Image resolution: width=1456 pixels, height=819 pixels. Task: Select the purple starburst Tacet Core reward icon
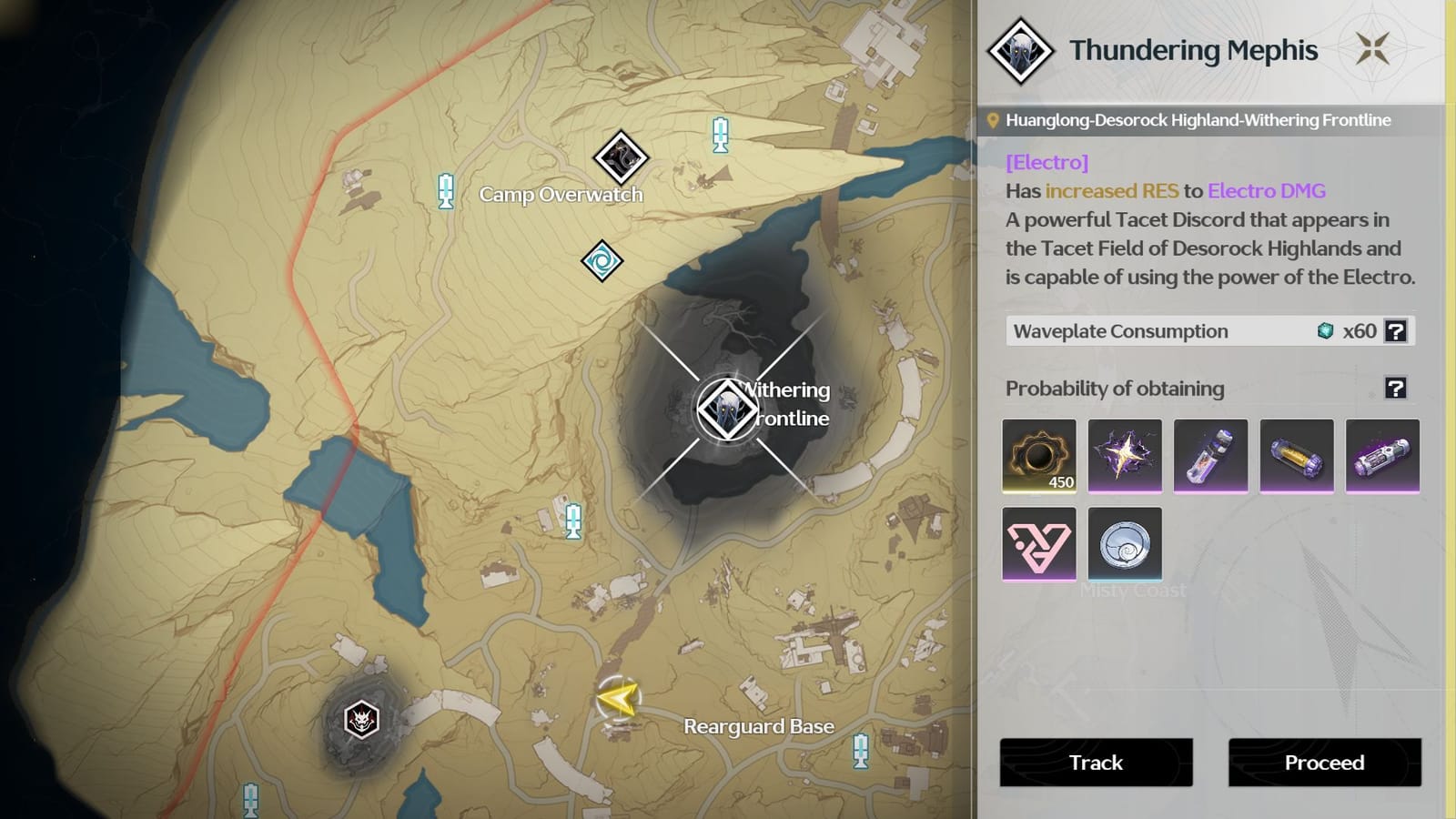click(x=1125, y=456)
